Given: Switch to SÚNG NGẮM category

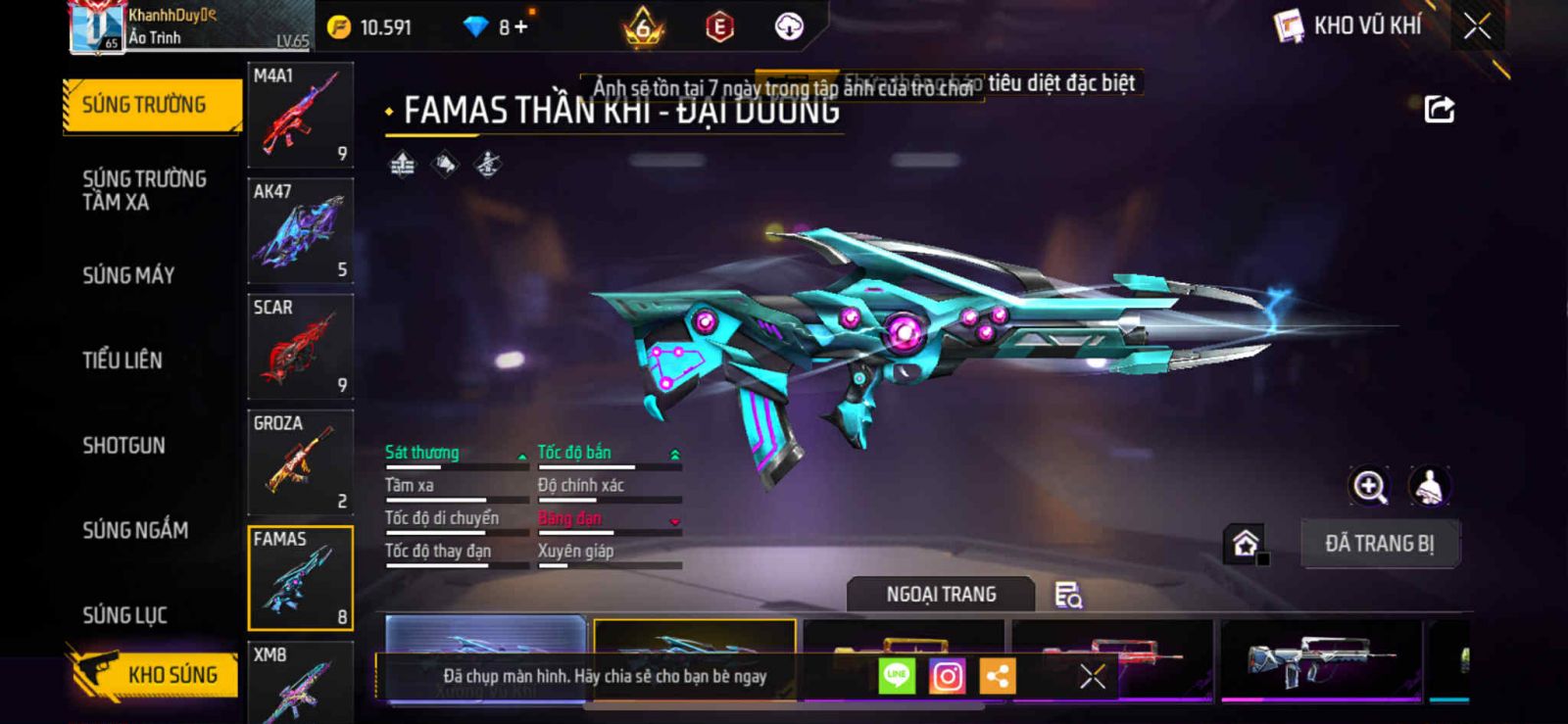Looking at the screenshot, I should pos(135,530).
